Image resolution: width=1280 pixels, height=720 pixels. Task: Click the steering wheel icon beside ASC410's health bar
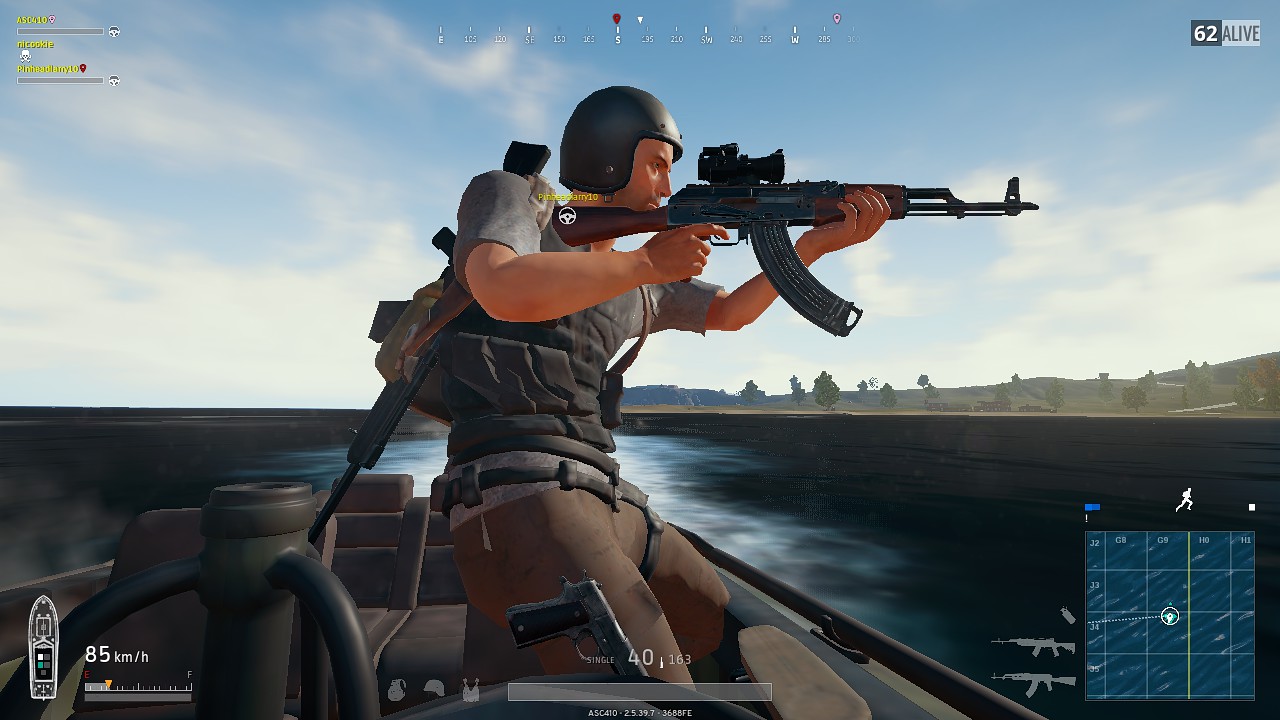pos(114,32)
